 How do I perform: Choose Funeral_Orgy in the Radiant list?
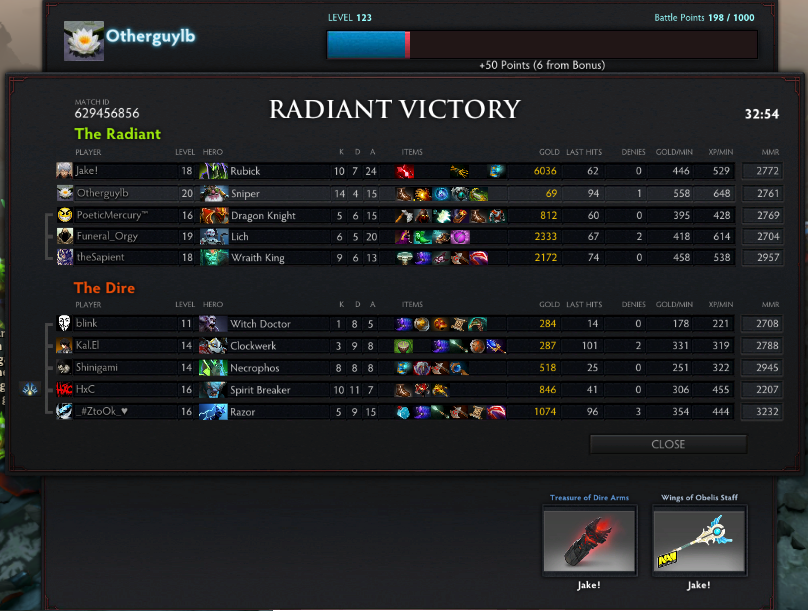pos(106,237)
